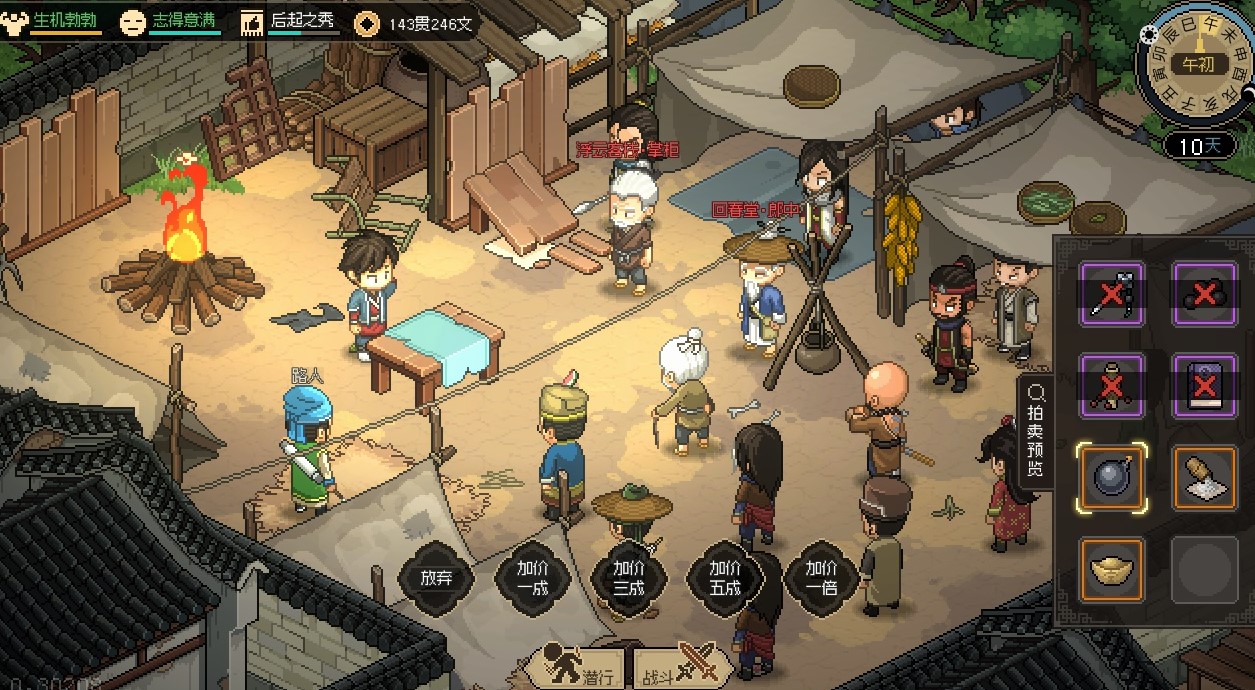The width and height of the screenshot is (1255, 690).
Task: Select the black bomb auction item
Action: [1111, 479]
